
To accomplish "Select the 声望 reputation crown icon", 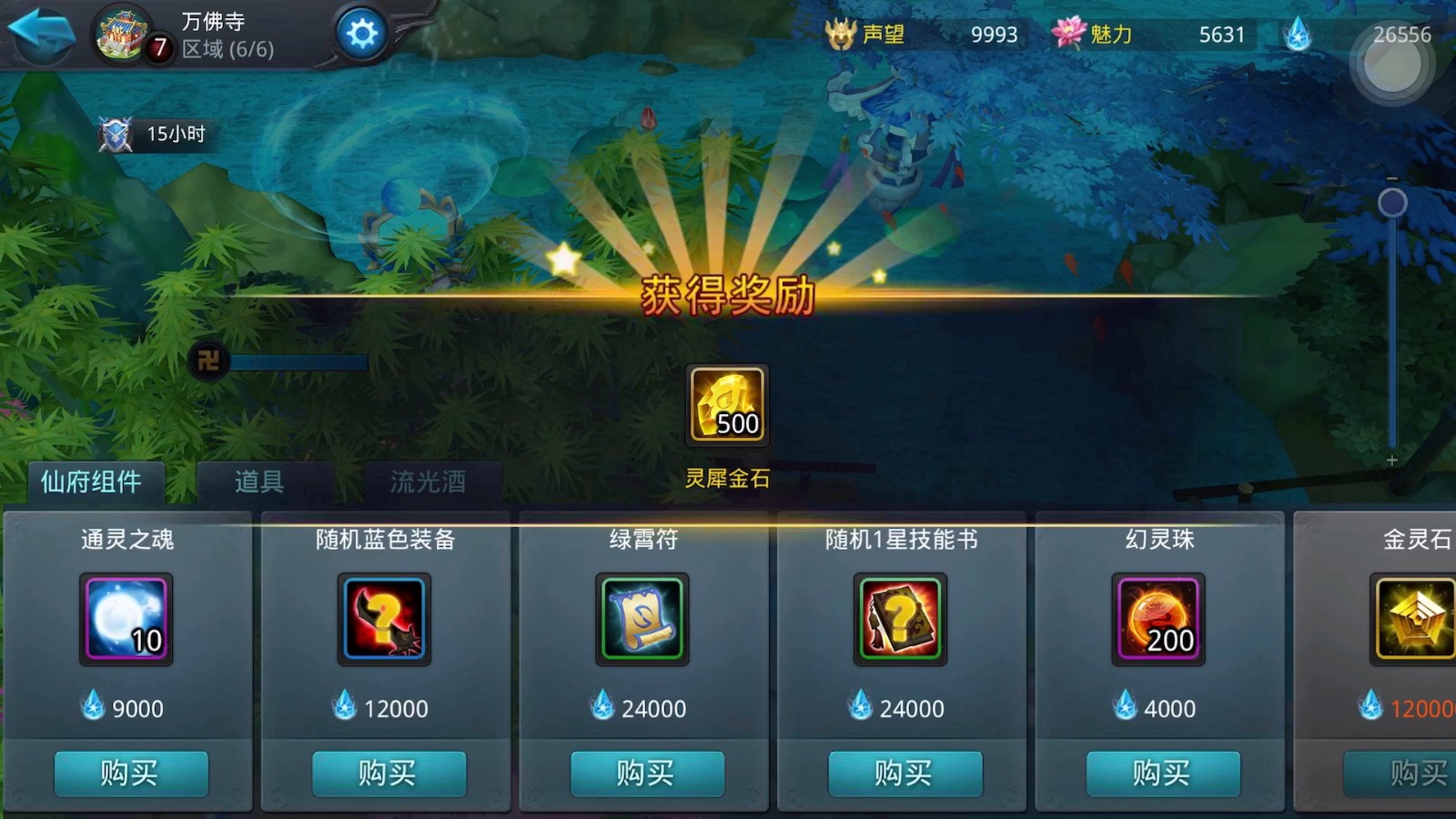I will (x=842, y=35).
